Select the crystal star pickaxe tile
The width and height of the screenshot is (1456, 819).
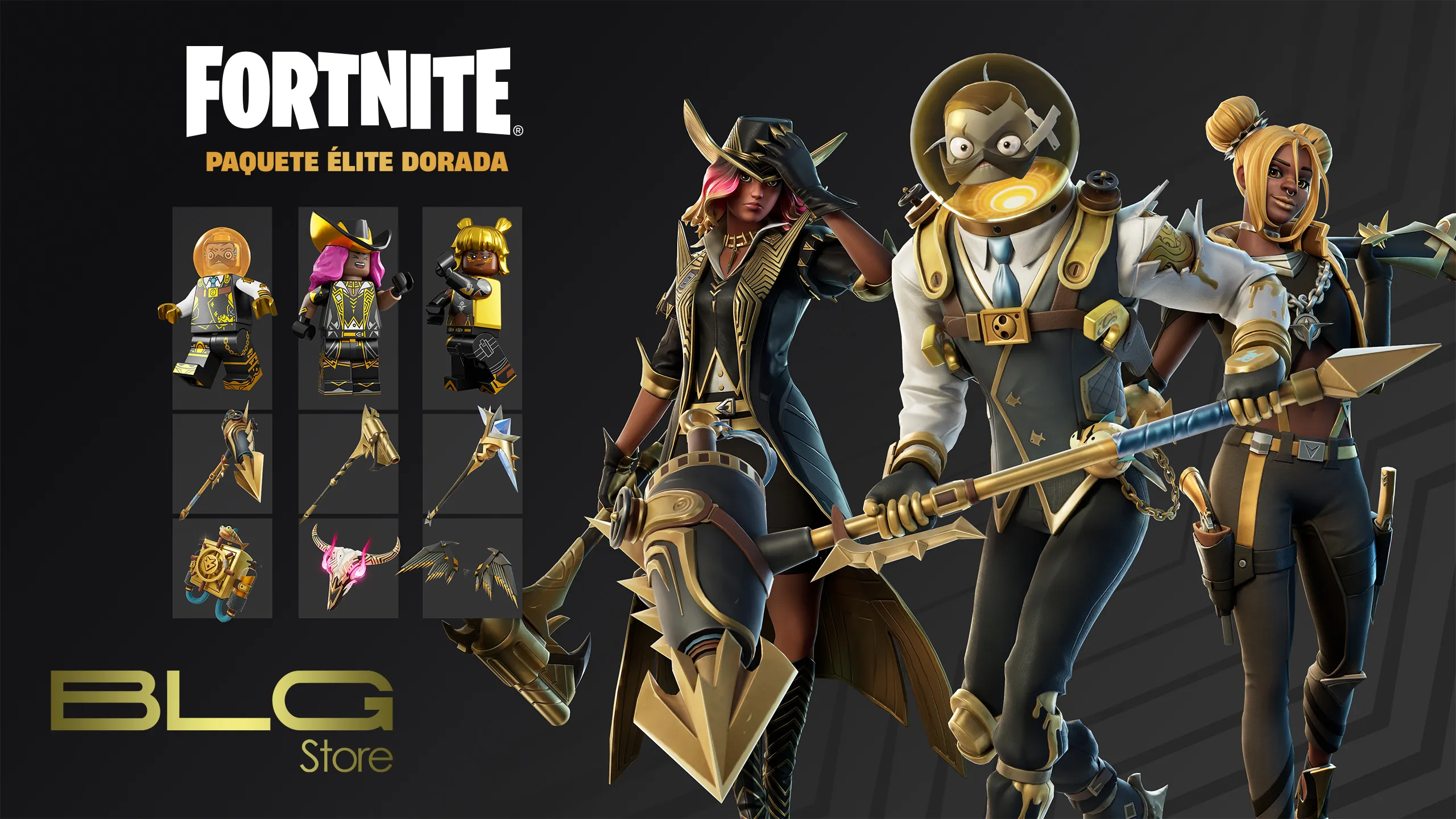[x=472, y=464]
